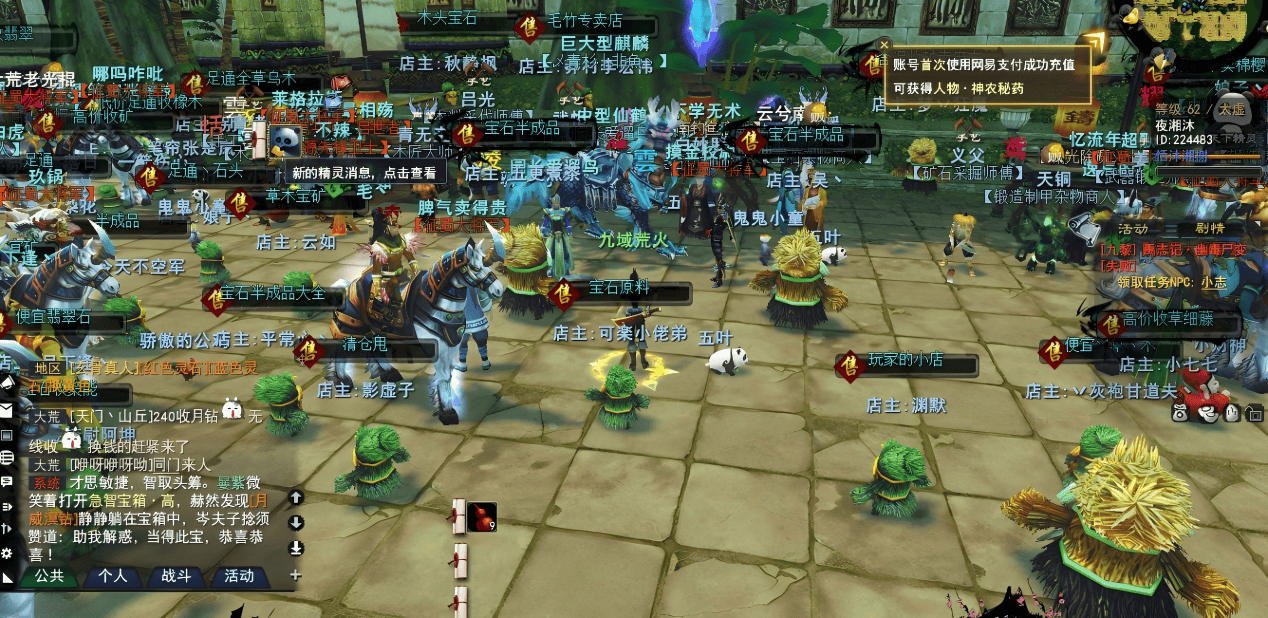Open the 个人 chat tab

click(x=112, y=576)
